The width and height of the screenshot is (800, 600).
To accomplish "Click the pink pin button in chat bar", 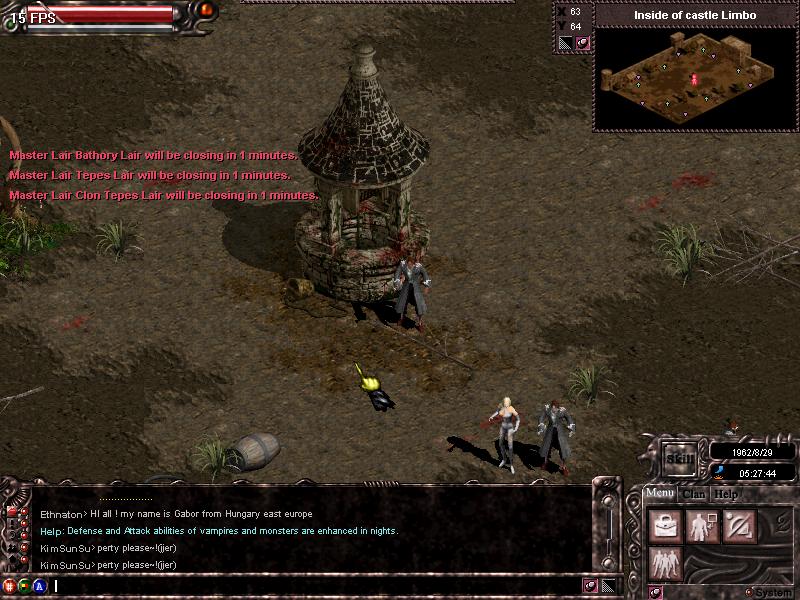I will [x=591, y=586].
